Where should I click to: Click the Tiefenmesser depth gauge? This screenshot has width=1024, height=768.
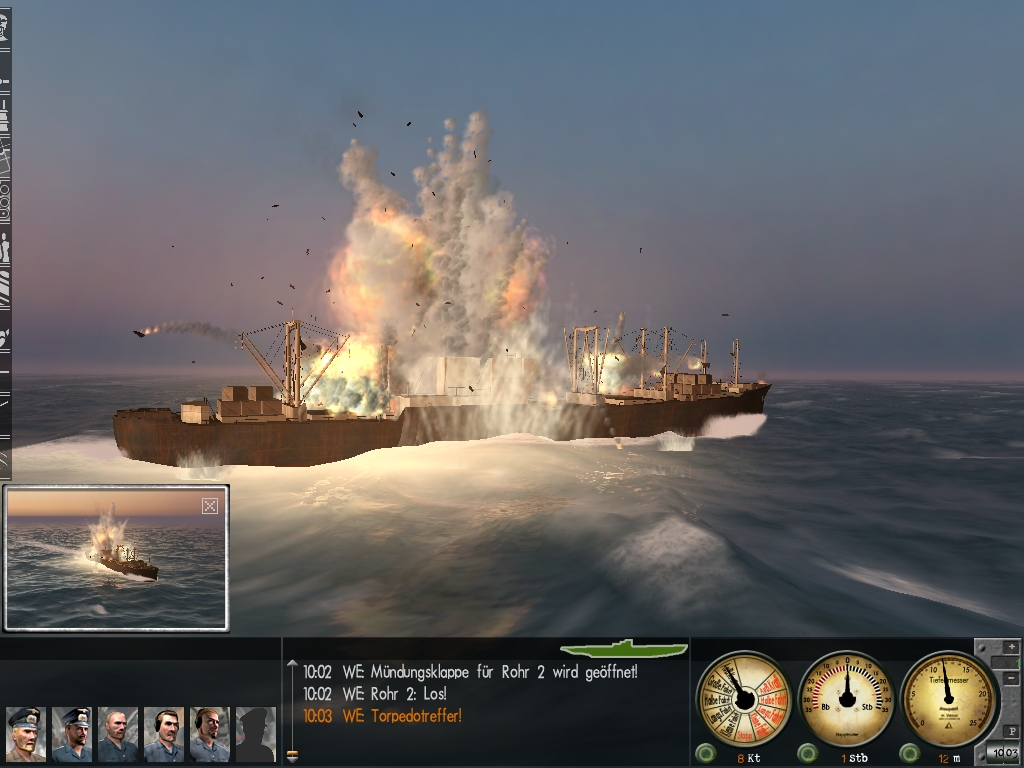tap(948, 696)
